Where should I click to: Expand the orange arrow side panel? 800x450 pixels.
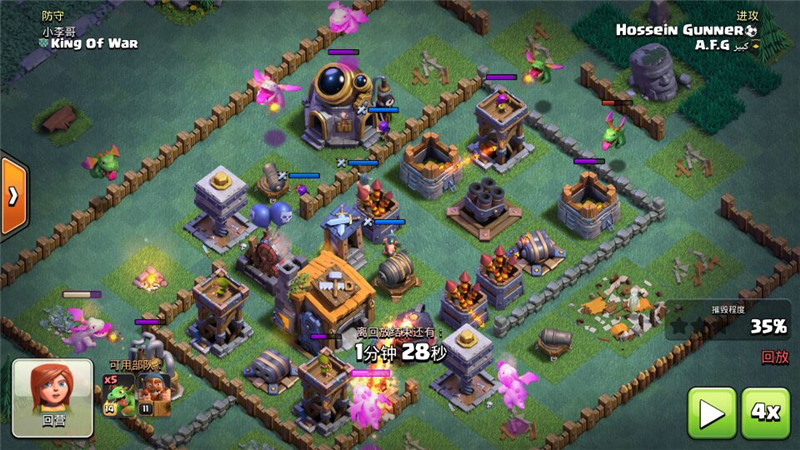coord(12,195)
